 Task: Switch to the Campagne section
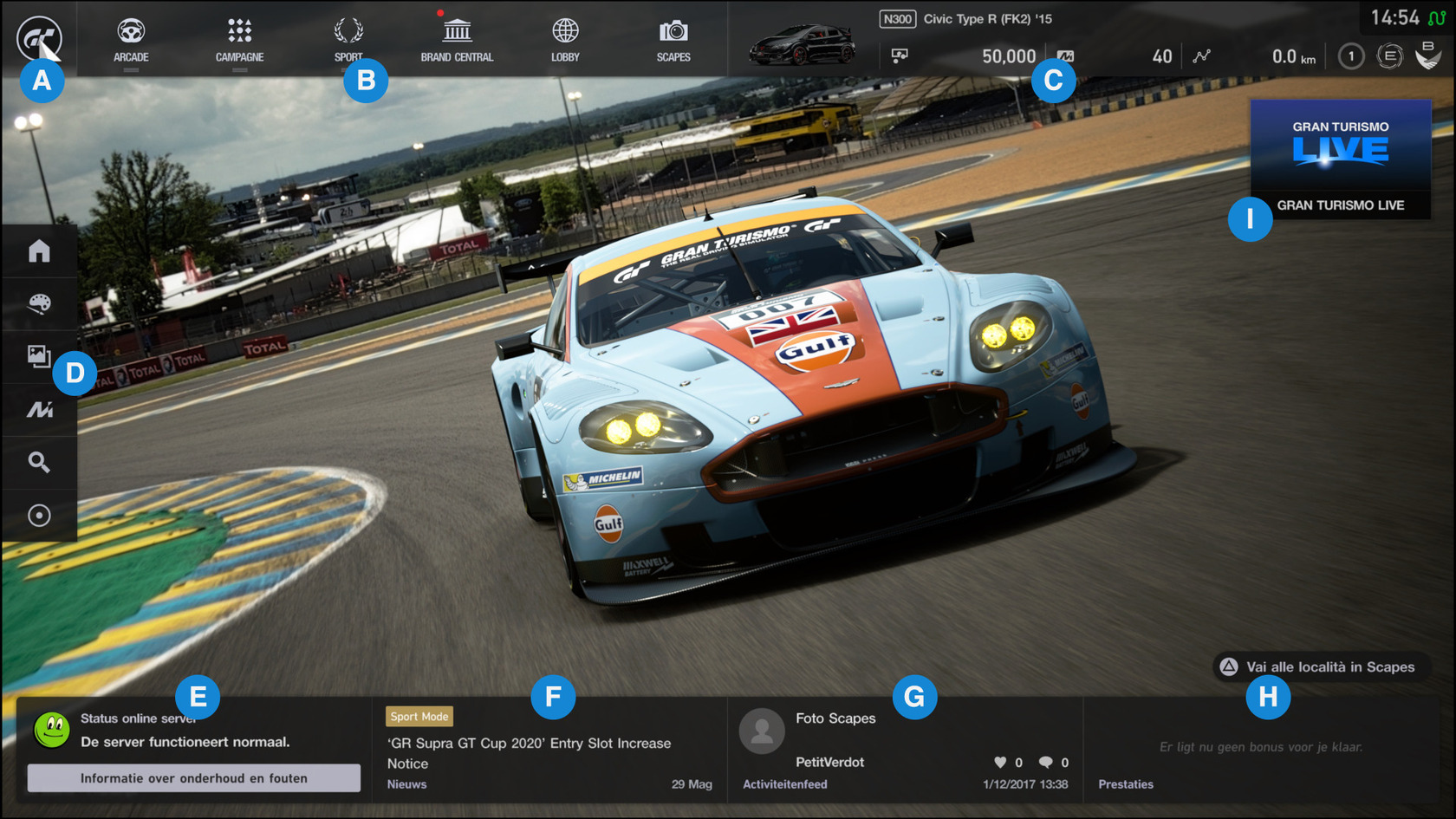239,33
